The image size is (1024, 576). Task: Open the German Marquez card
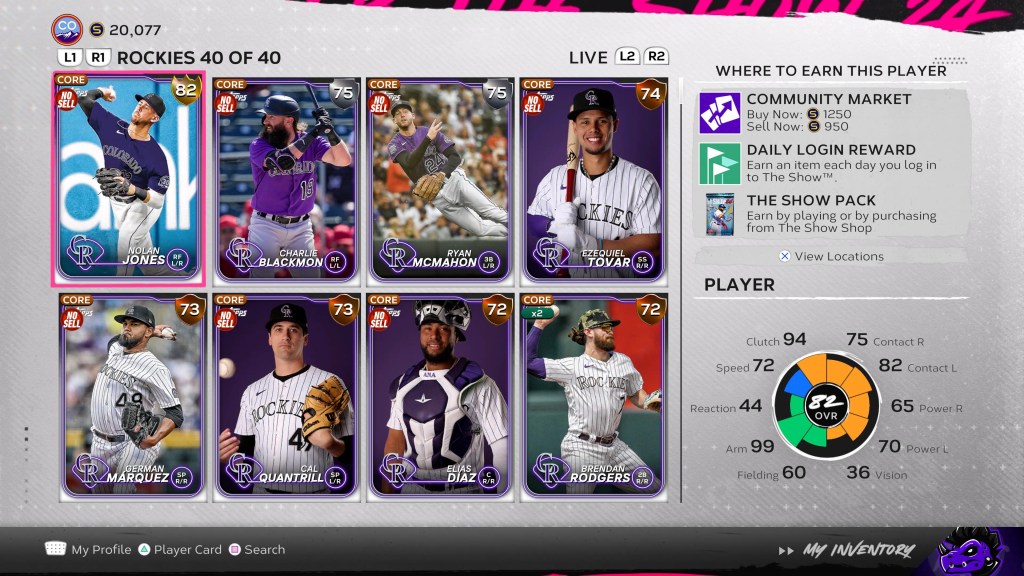coord(131,395)
